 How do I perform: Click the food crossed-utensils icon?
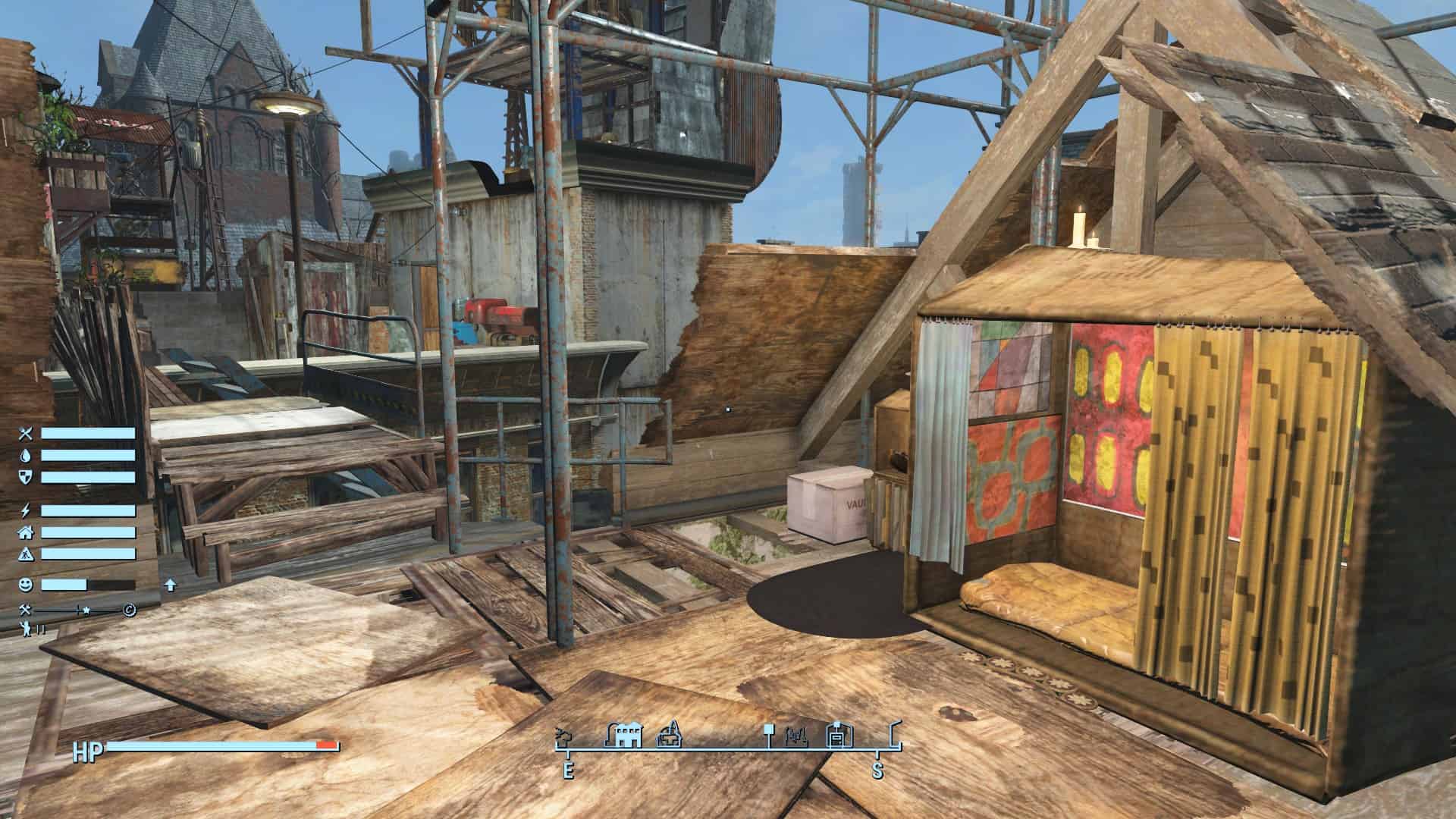tap(27, 434)
